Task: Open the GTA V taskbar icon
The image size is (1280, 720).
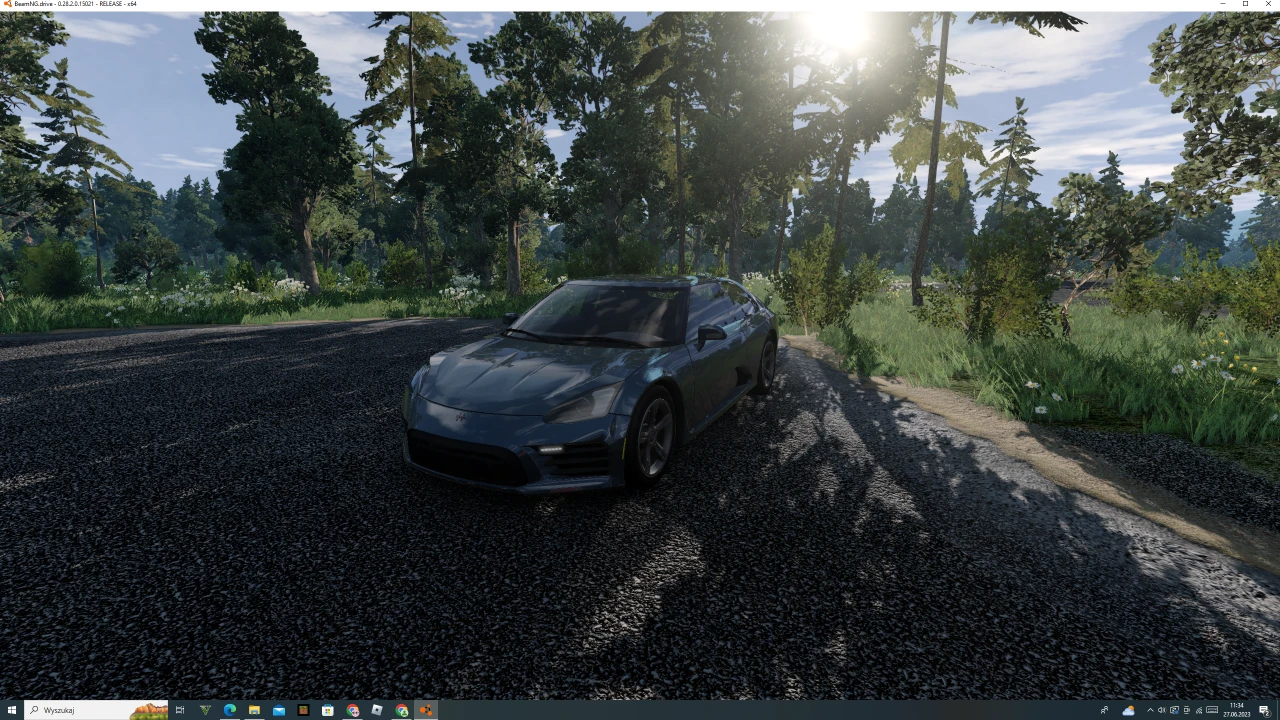Action: tap(204, 710)
